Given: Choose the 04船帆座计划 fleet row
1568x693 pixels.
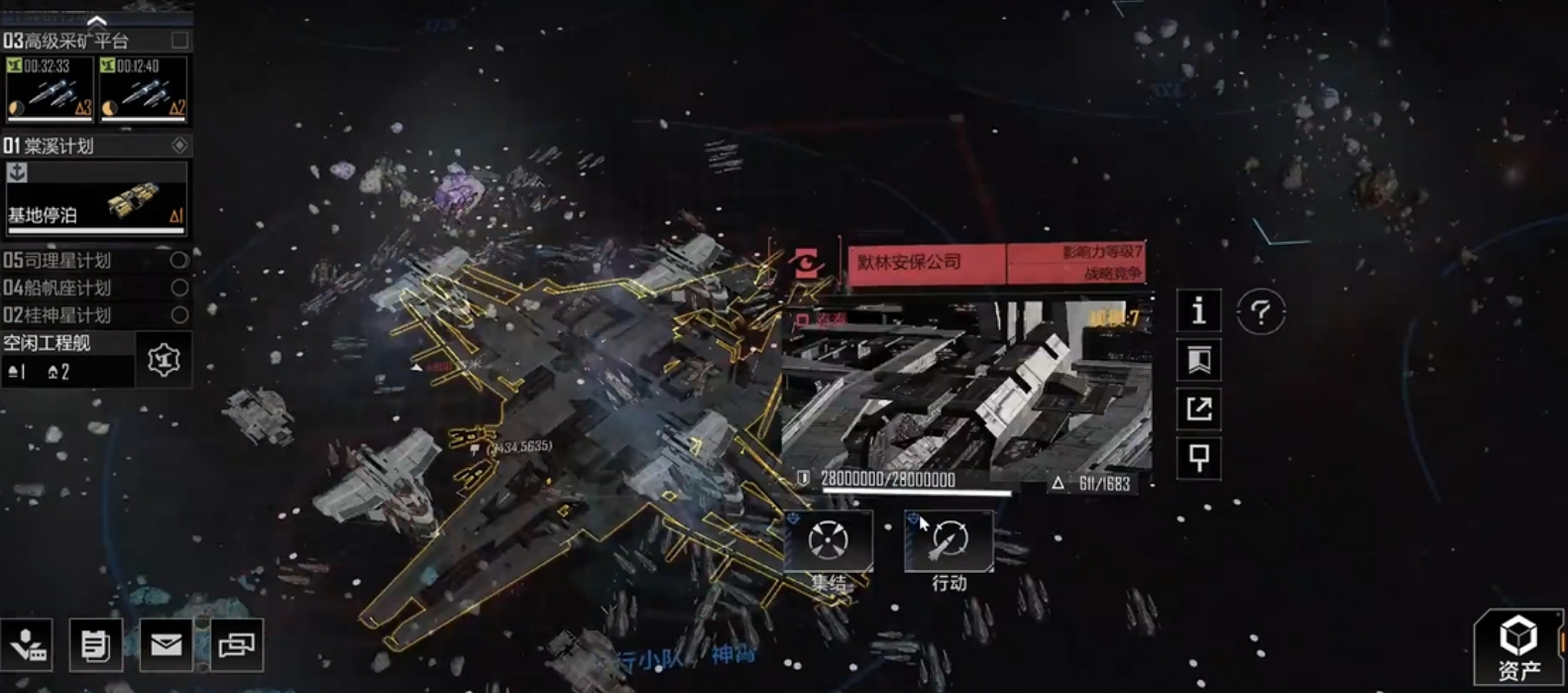Looking at the screenshot, I should coord(95,288).
